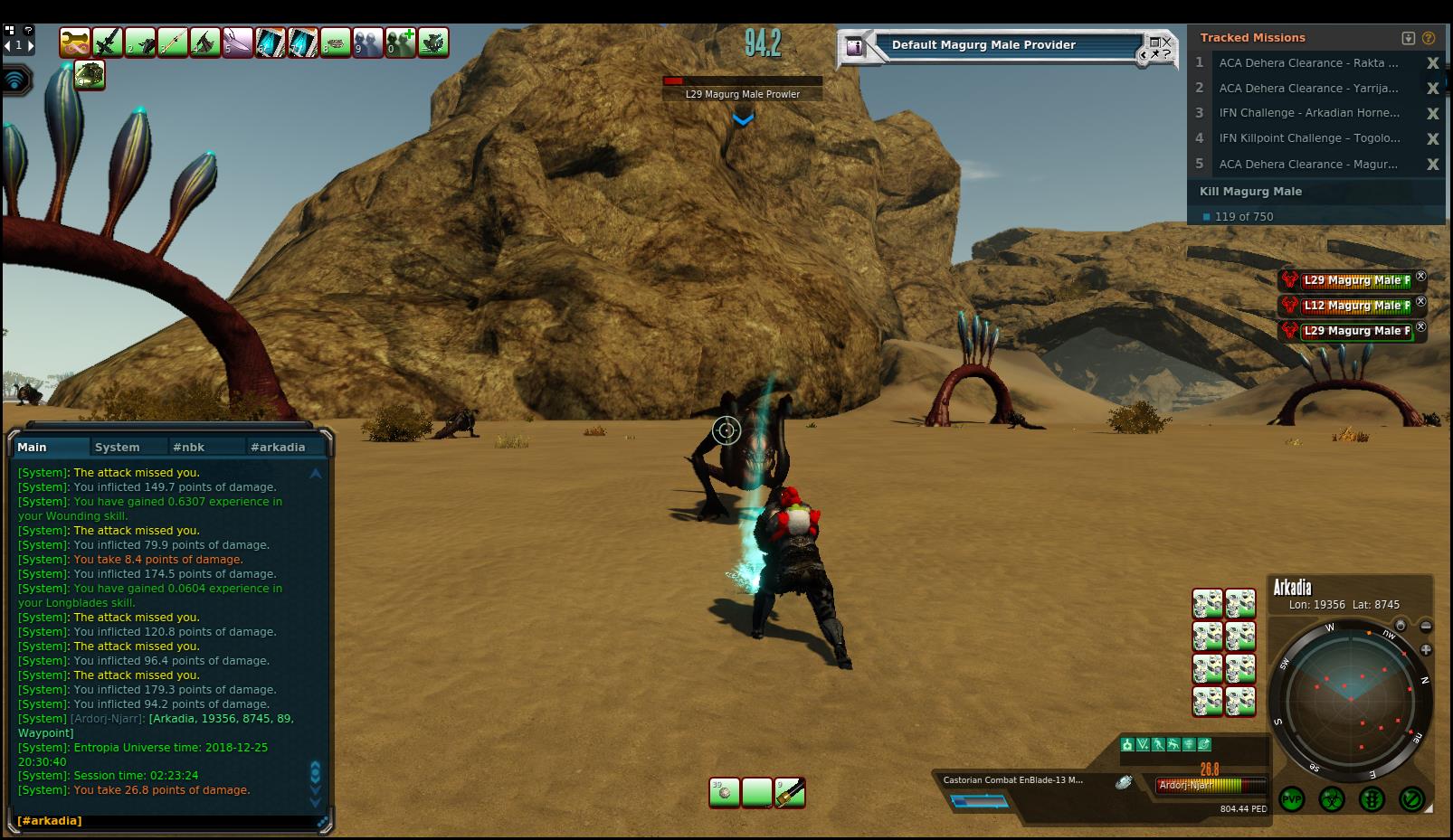Click the traffic light icon below the radar
The height and width of the screenshot is (840, 1453).
(1372, 799)
